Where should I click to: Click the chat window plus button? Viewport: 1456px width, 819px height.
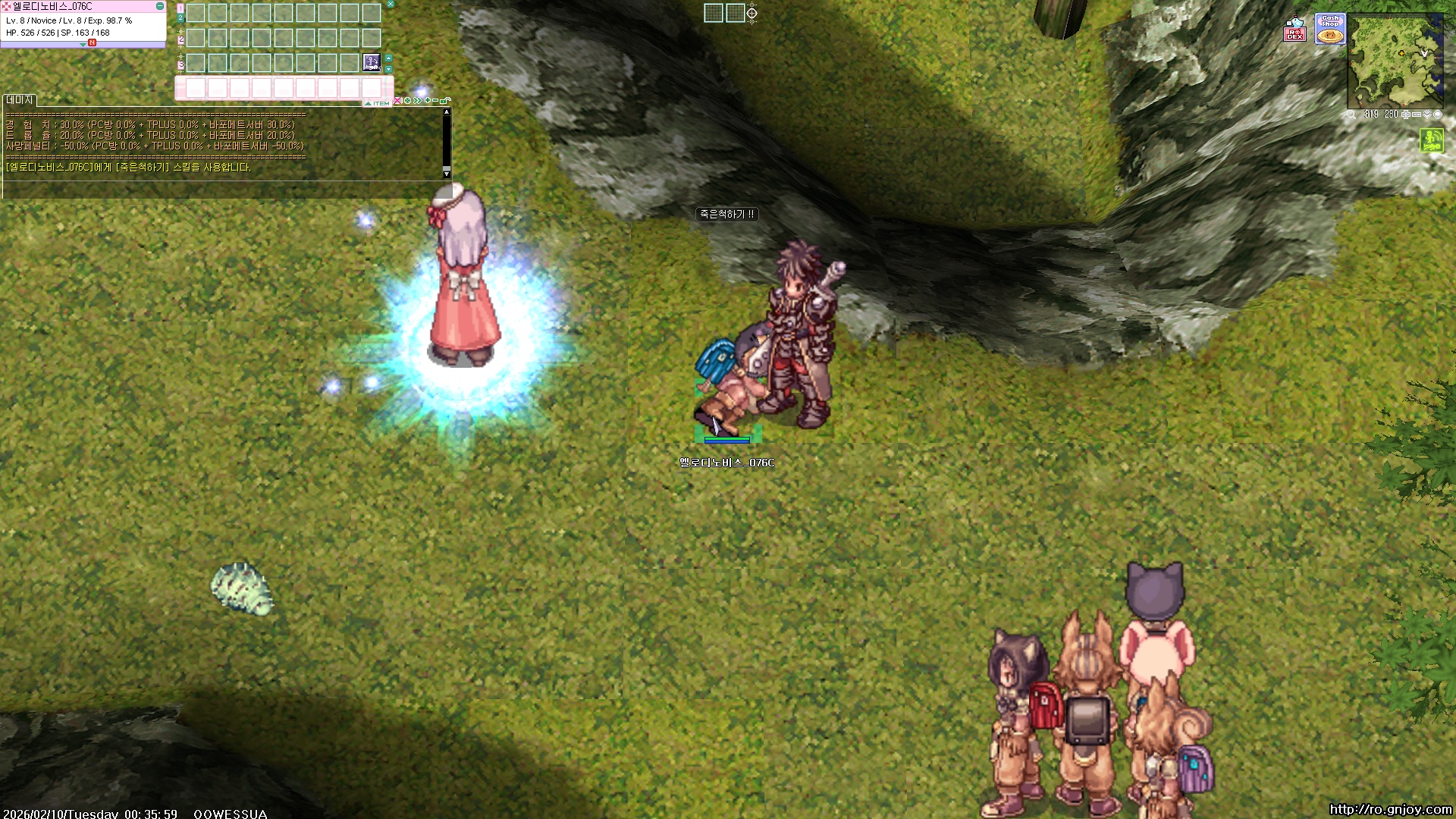pos(427,100)
